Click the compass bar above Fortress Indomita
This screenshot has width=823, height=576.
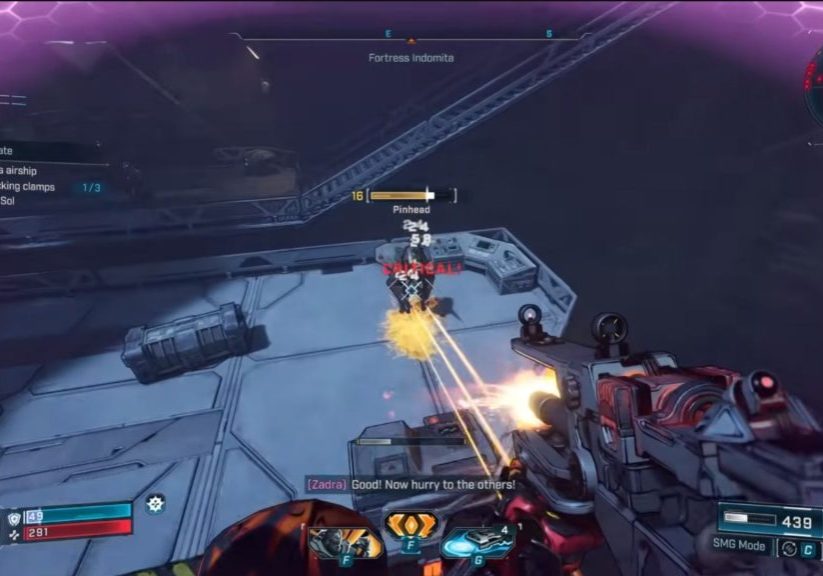[x=410, y=37]
